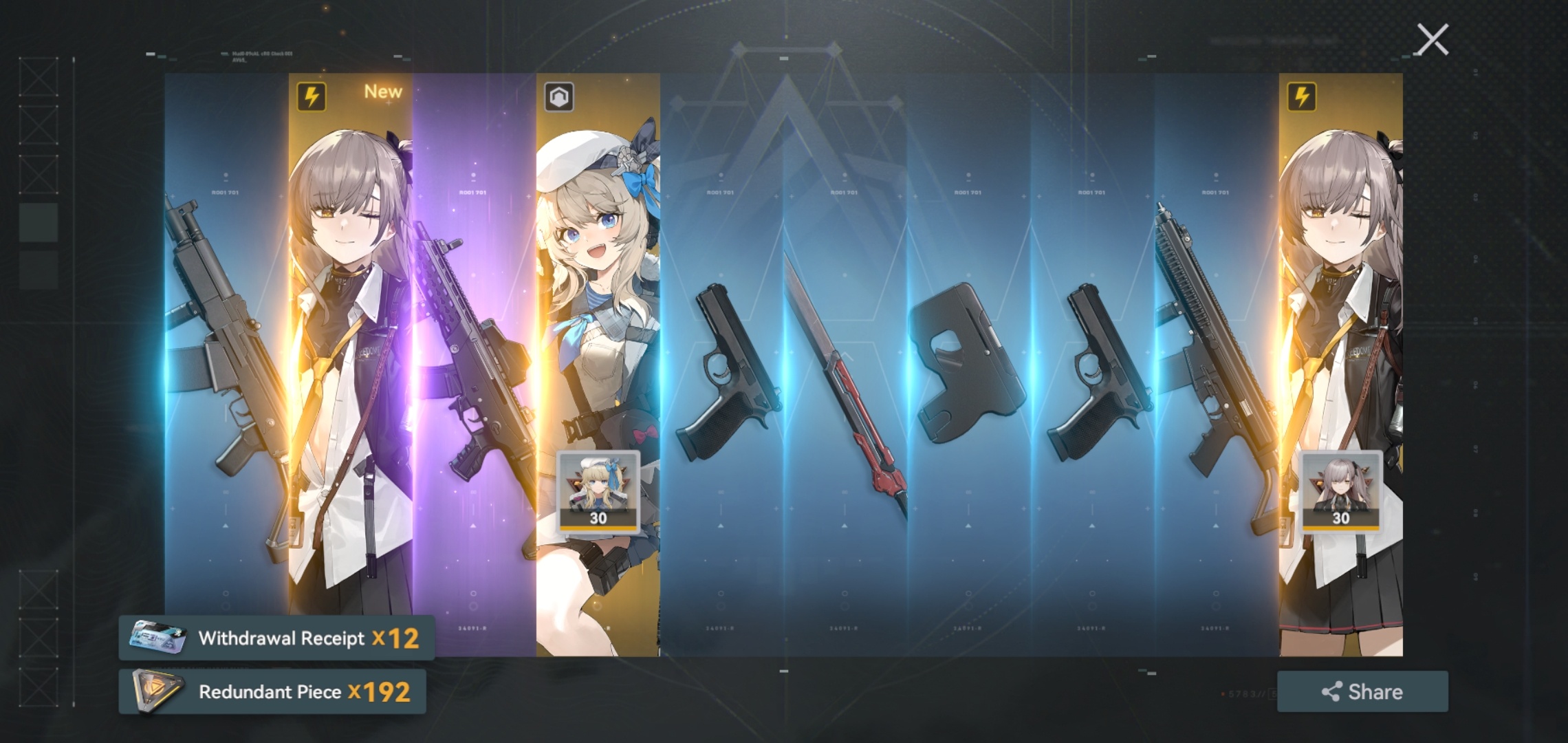1568x743 pixels.
Task: View the Redundant Piece x192 reward
Action: [272, 691]
